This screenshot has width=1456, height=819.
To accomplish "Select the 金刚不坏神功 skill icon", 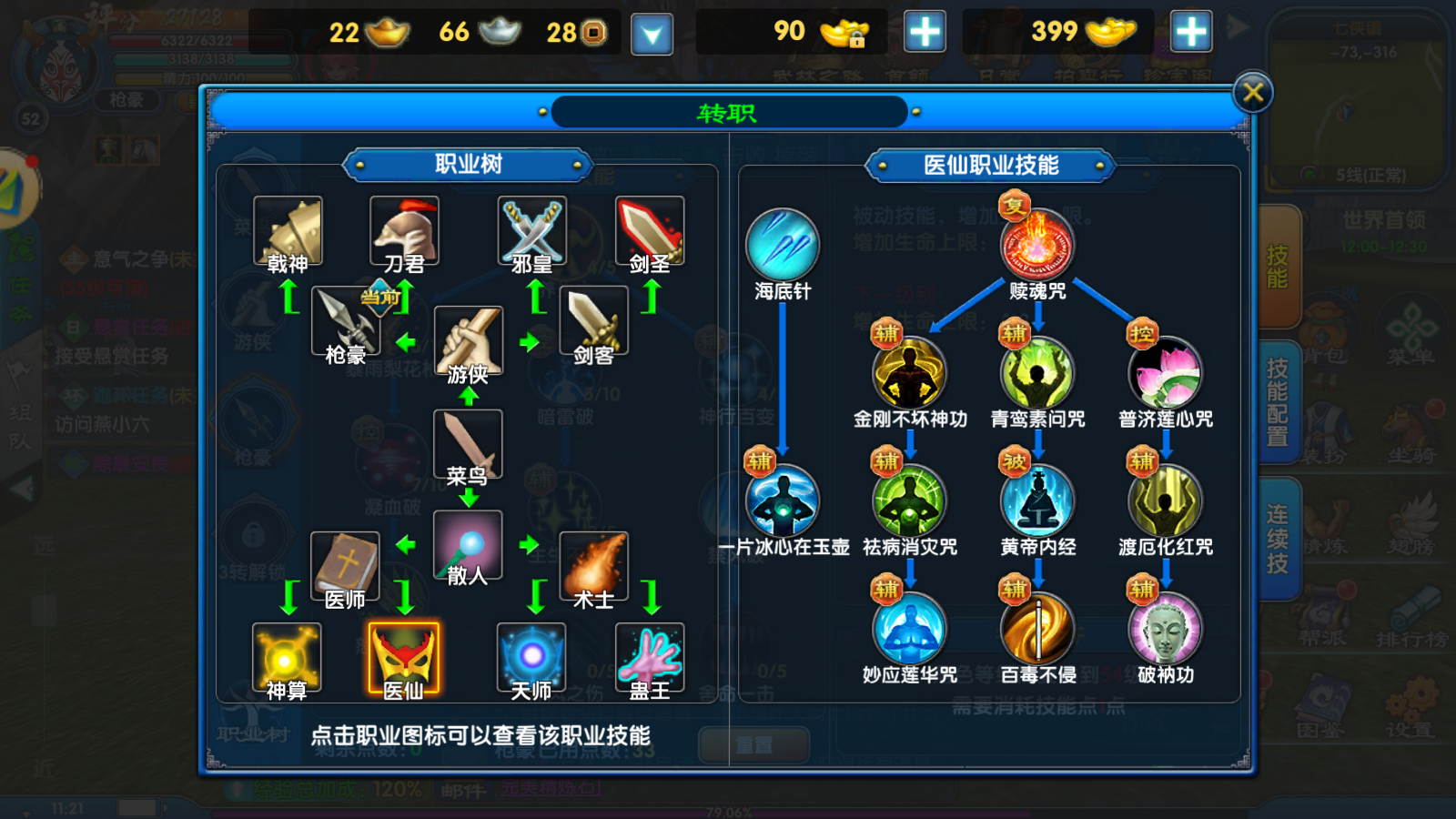I will pos(911,372).
